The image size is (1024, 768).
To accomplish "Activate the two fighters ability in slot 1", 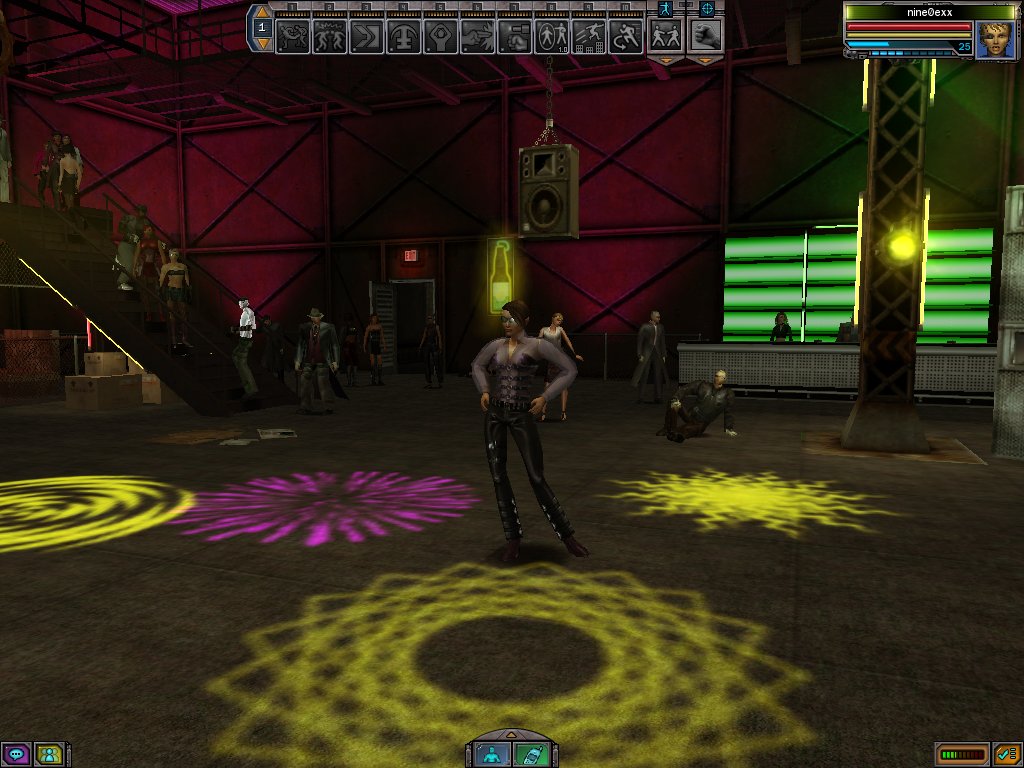I will click(292, 37).
